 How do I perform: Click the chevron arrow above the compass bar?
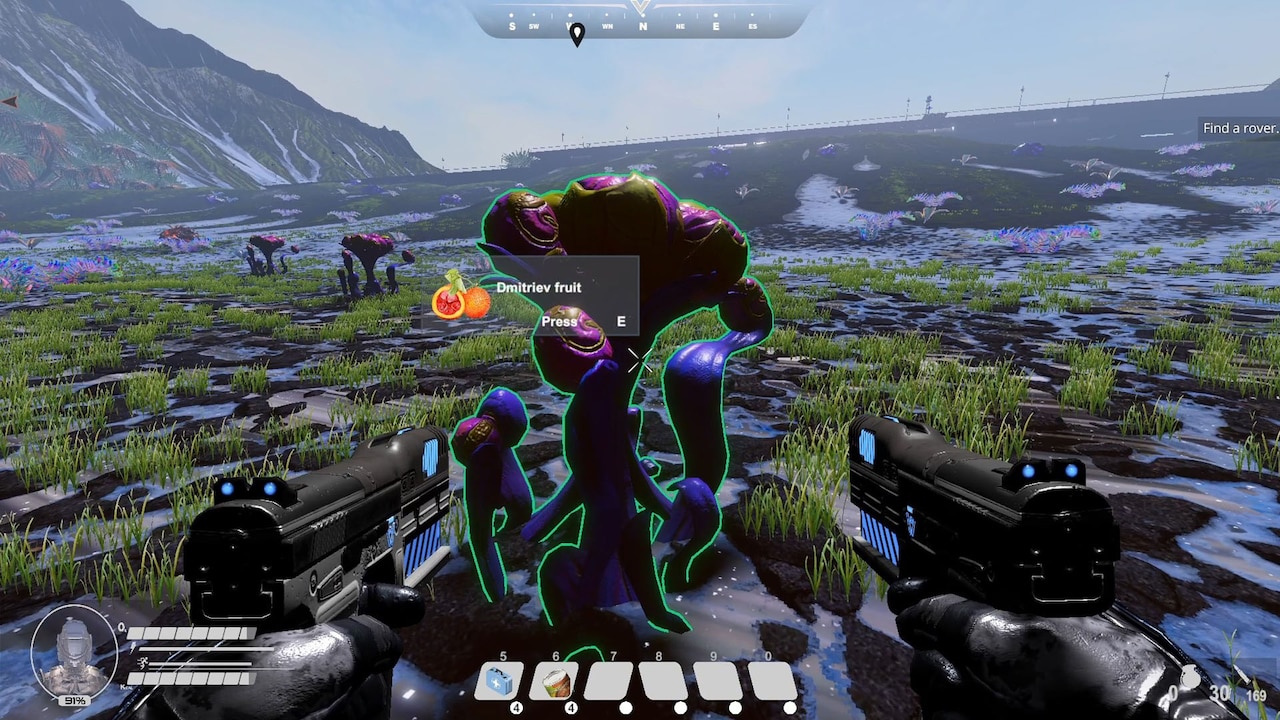[640, 6]
